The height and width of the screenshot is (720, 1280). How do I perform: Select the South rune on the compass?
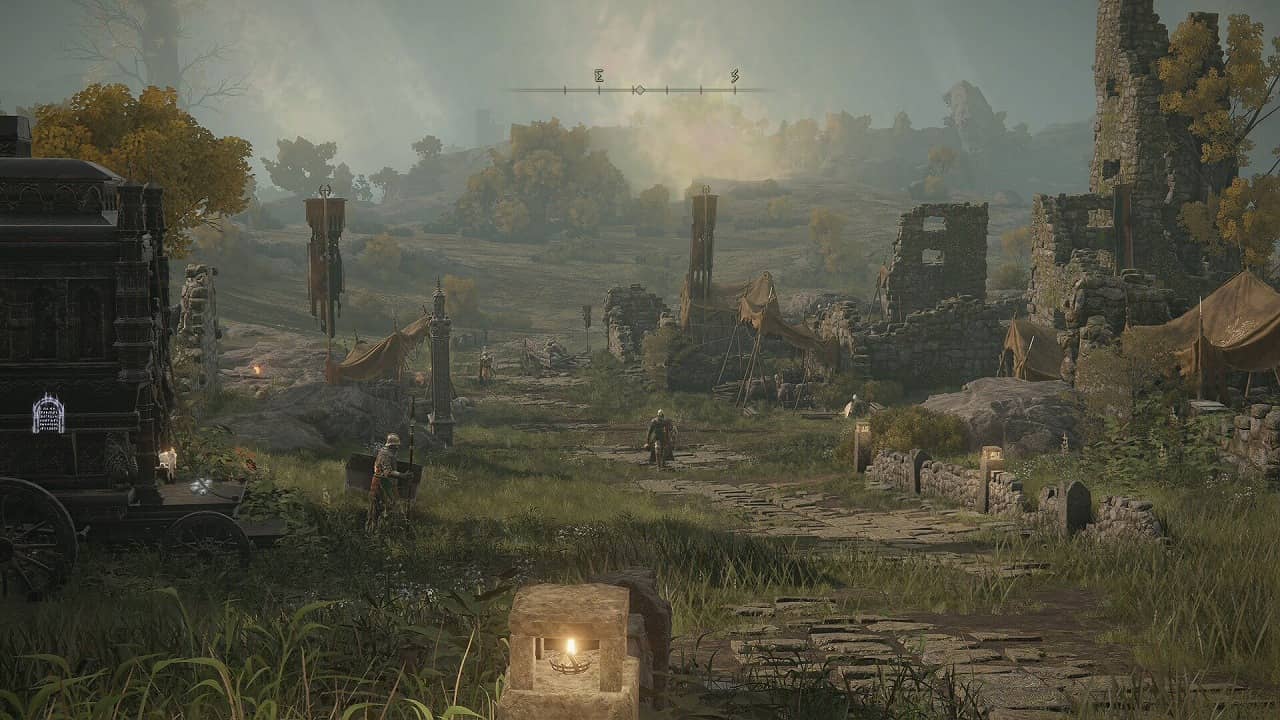pos(734,76)
